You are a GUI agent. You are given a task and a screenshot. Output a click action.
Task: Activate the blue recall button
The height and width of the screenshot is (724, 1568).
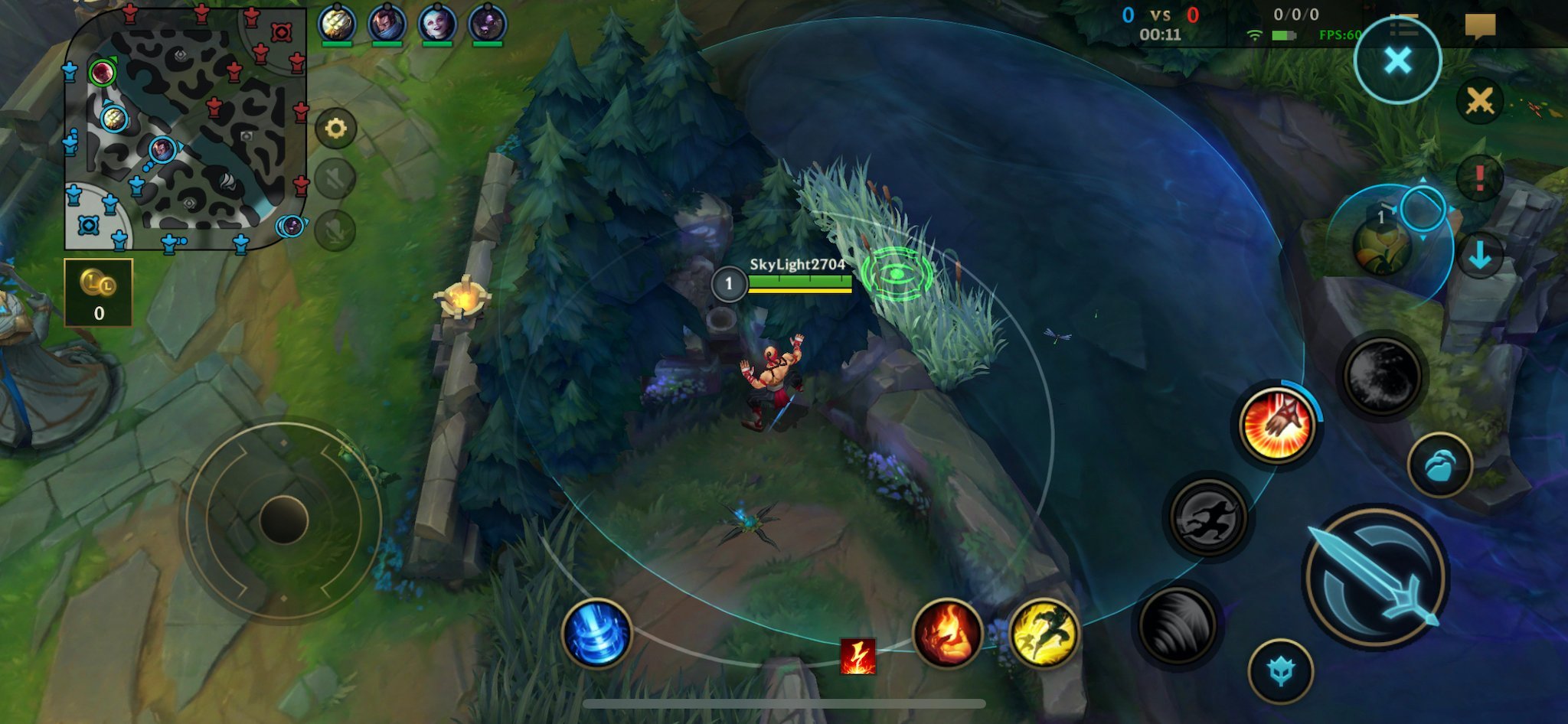[x=596, y=634]
